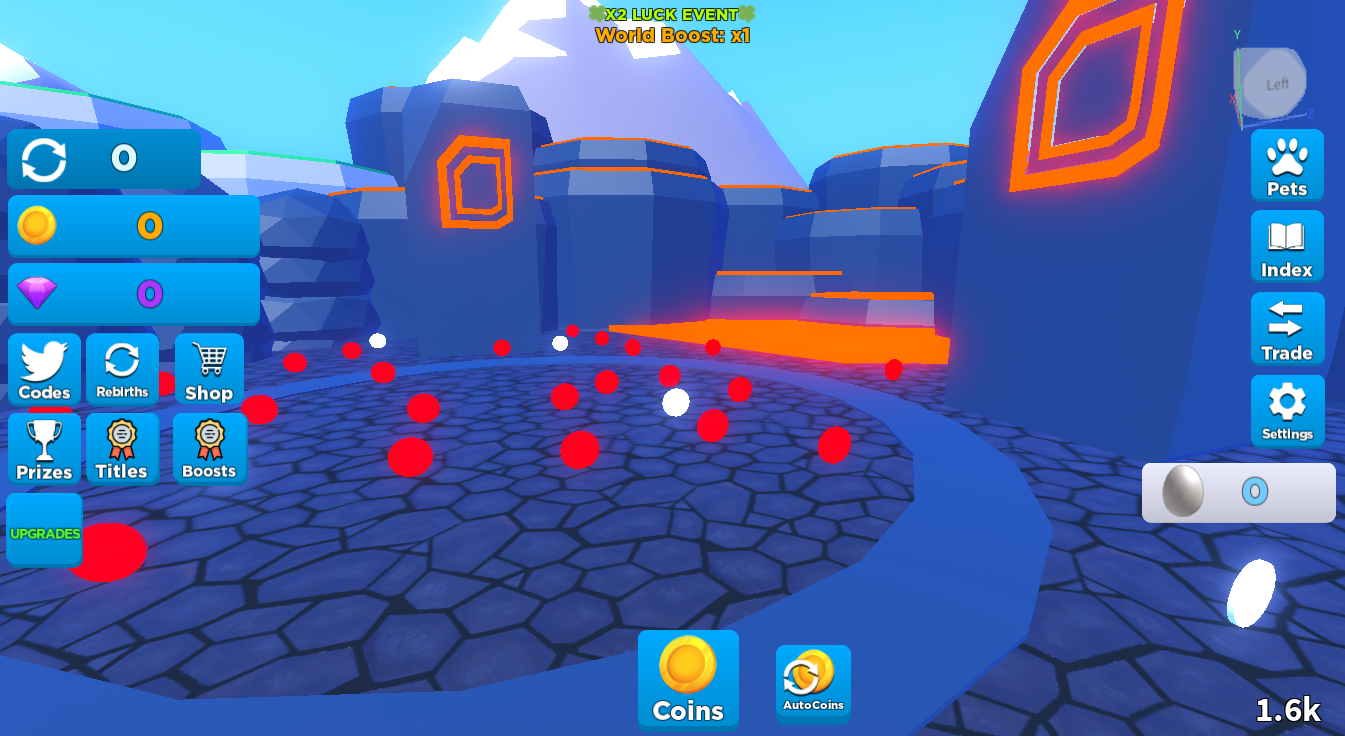Click the gem counter showing 0

coord(133,293)
